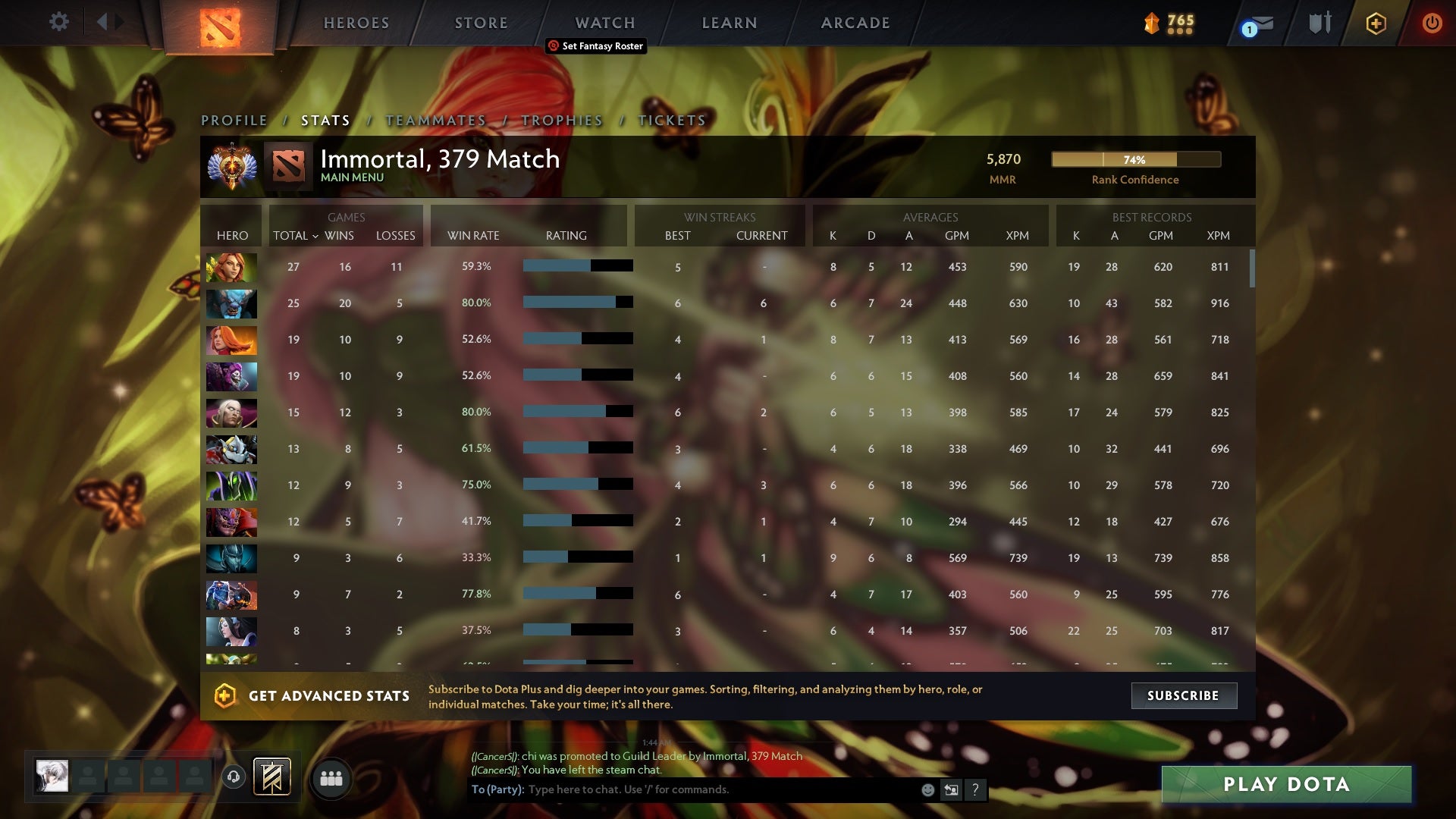1456x819 pixels.
Task: Toggle the voice chat headset icon
Action: (233, 777)
